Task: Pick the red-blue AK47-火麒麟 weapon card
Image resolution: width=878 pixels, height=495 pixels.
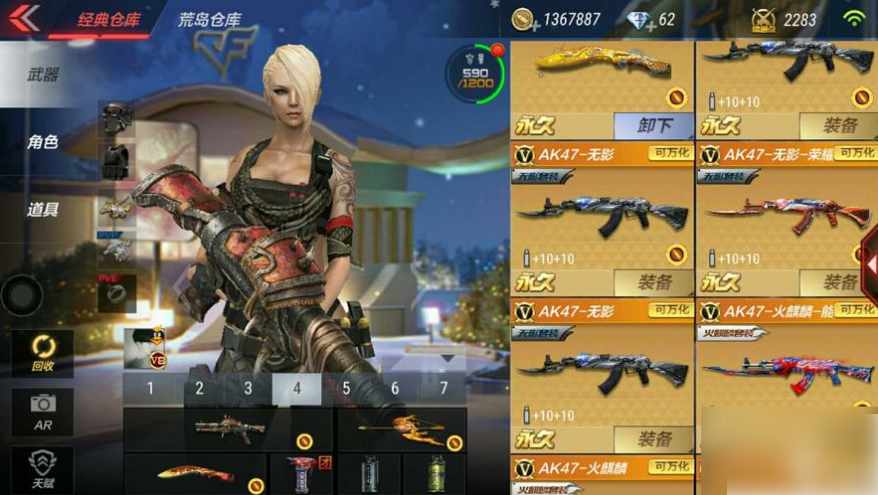Action: tap(785, 368)
